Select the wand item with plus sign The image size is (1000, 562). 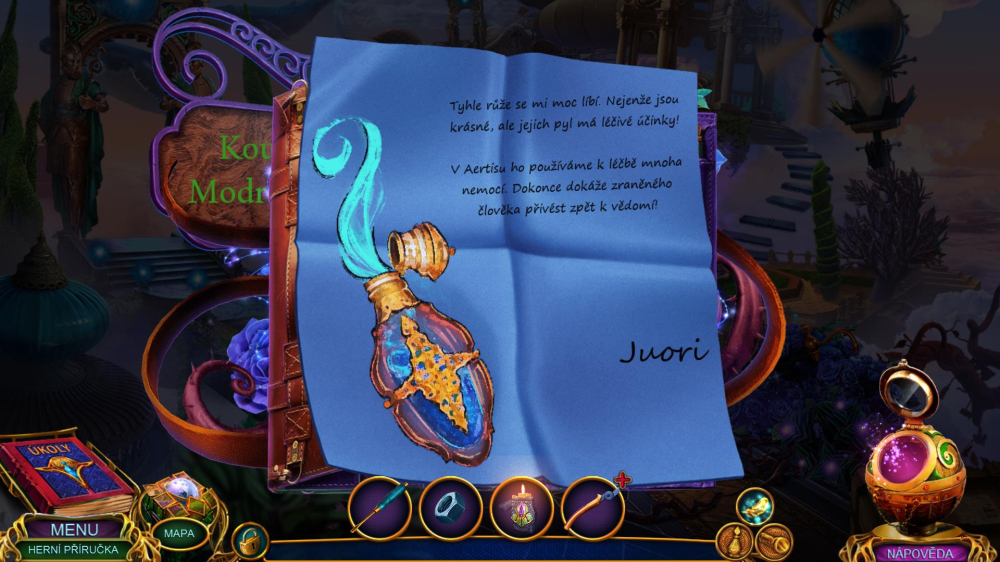pos(593,508)
